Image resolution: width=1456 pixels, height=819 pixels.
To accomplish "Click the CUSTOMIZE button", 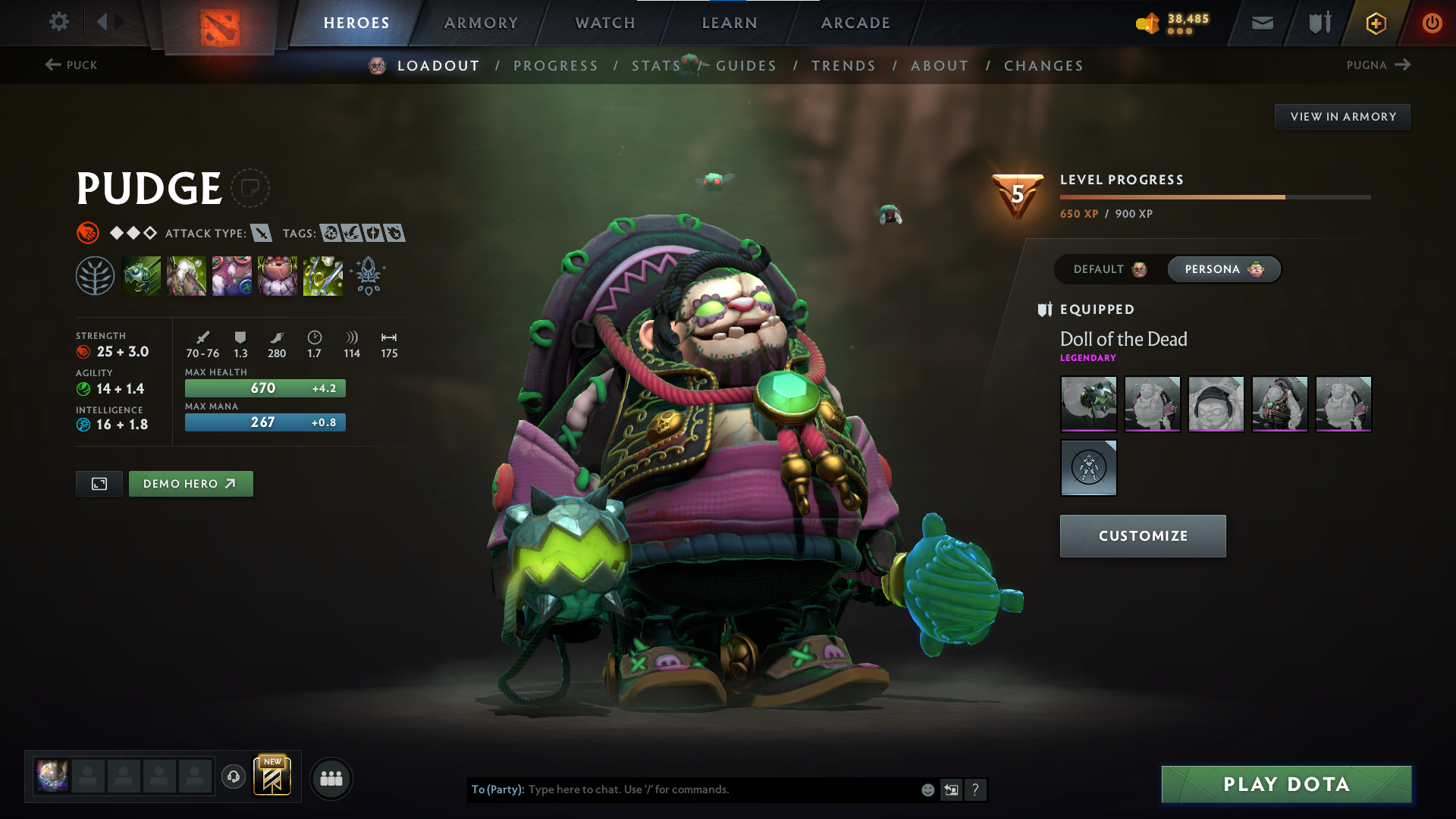I will [1142, 535].
